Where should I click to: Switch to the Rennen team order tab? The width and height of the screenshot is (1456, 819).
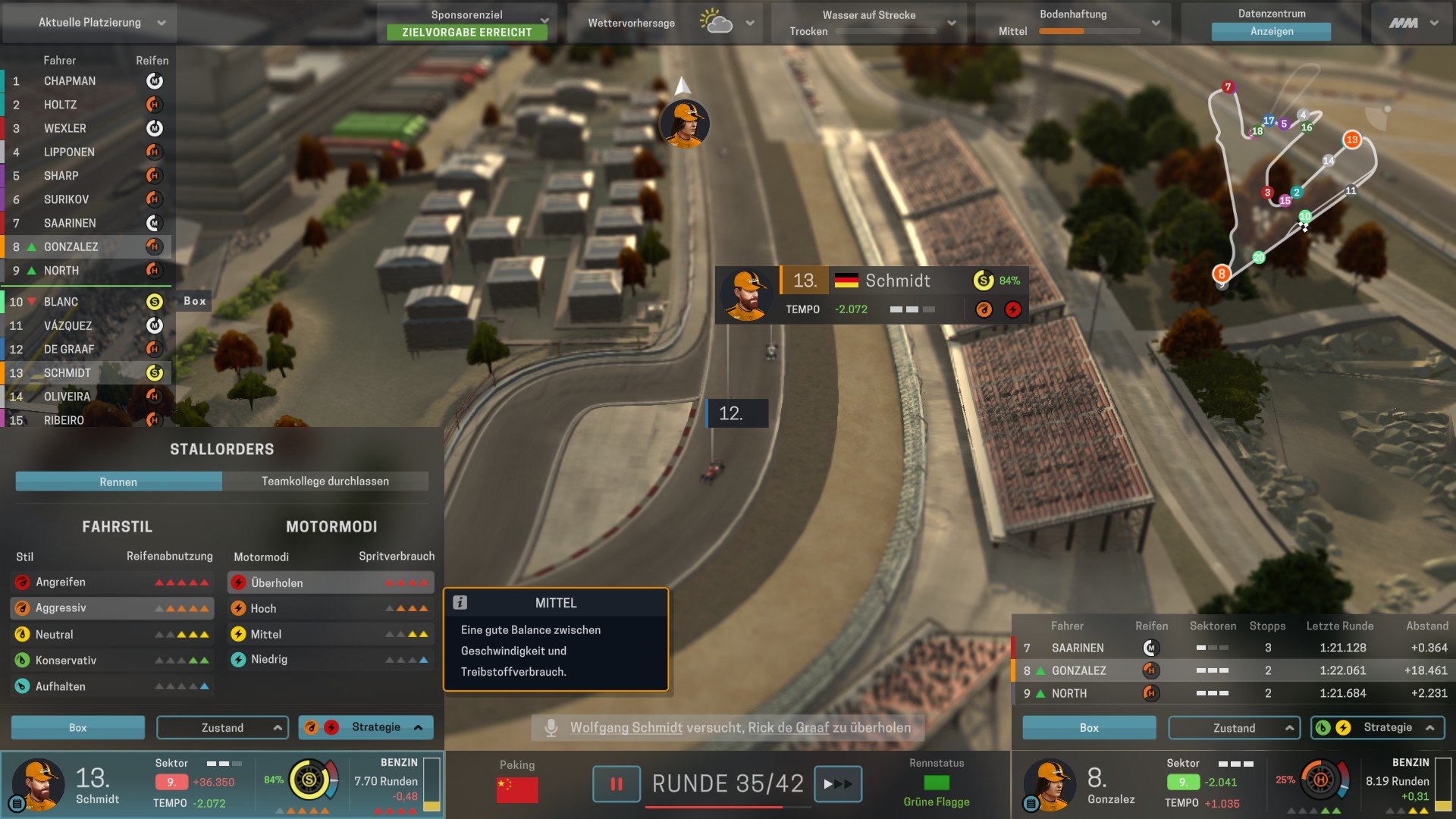tap(118, 482)
